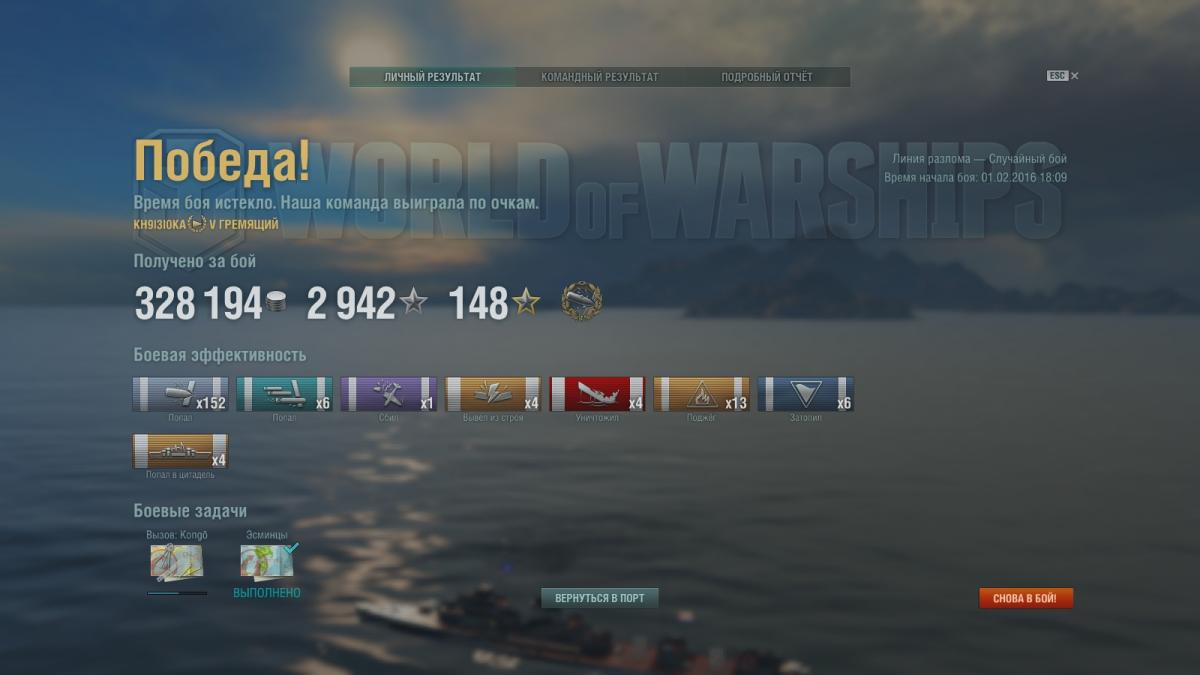Start again with Снова в бой!

1026,598
